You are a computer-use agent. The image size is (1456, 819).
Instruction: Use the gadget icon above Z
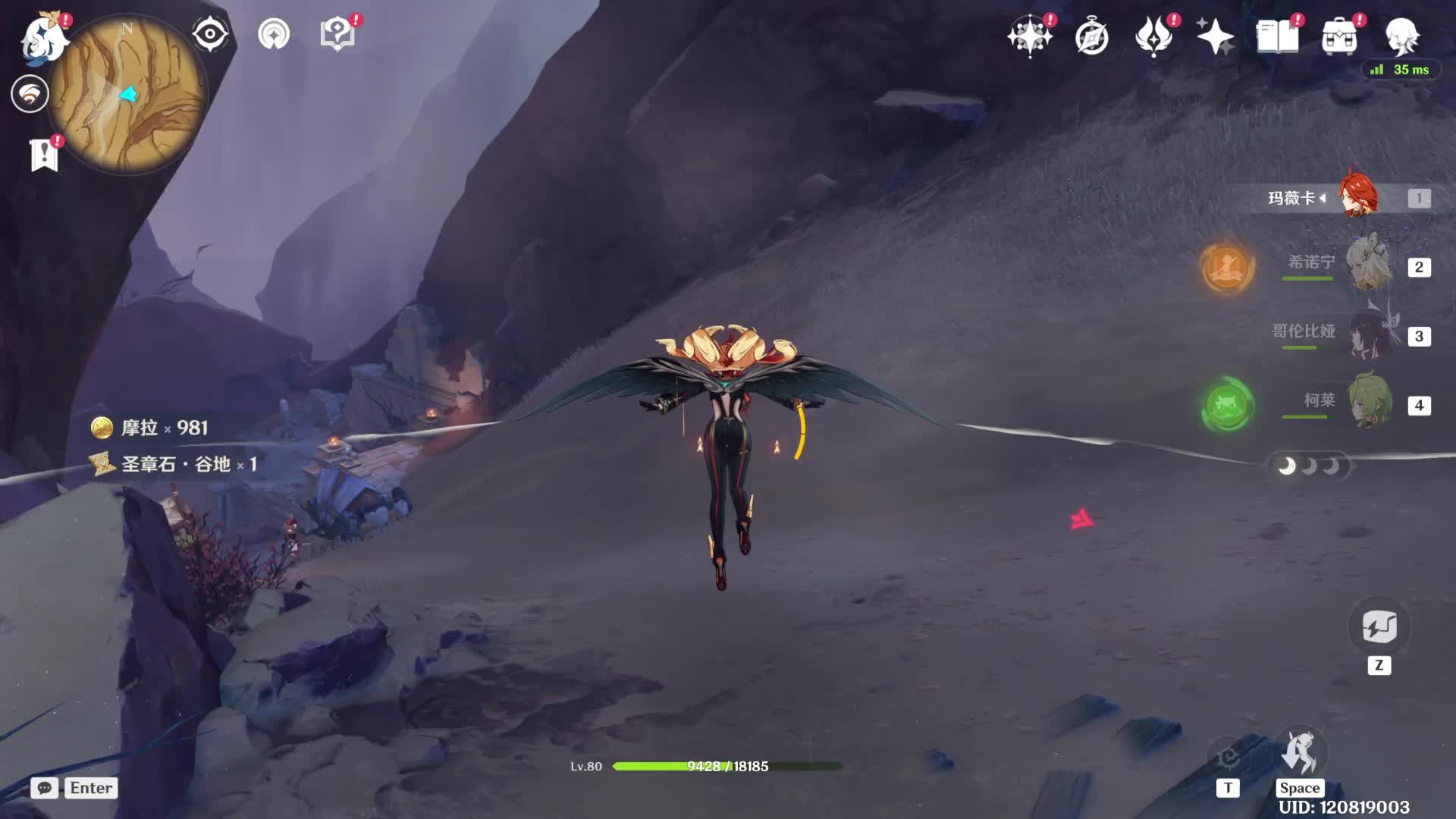click(x=1379, y=627)
